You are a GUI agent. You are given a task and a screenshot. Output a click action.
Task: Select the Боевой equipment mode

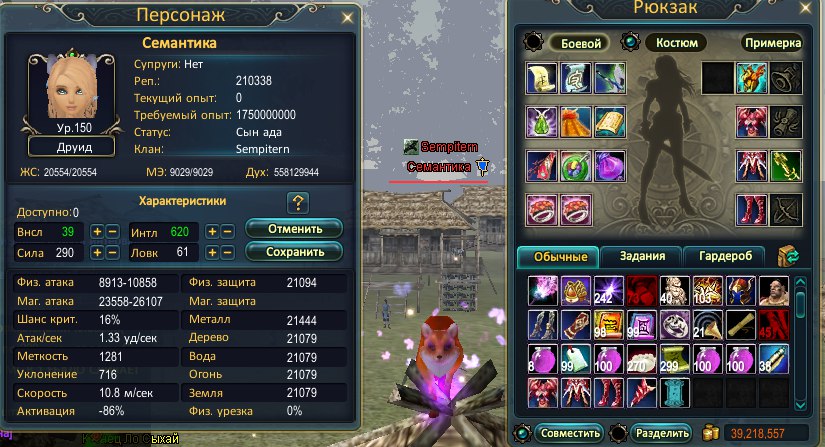pos(580,43)
